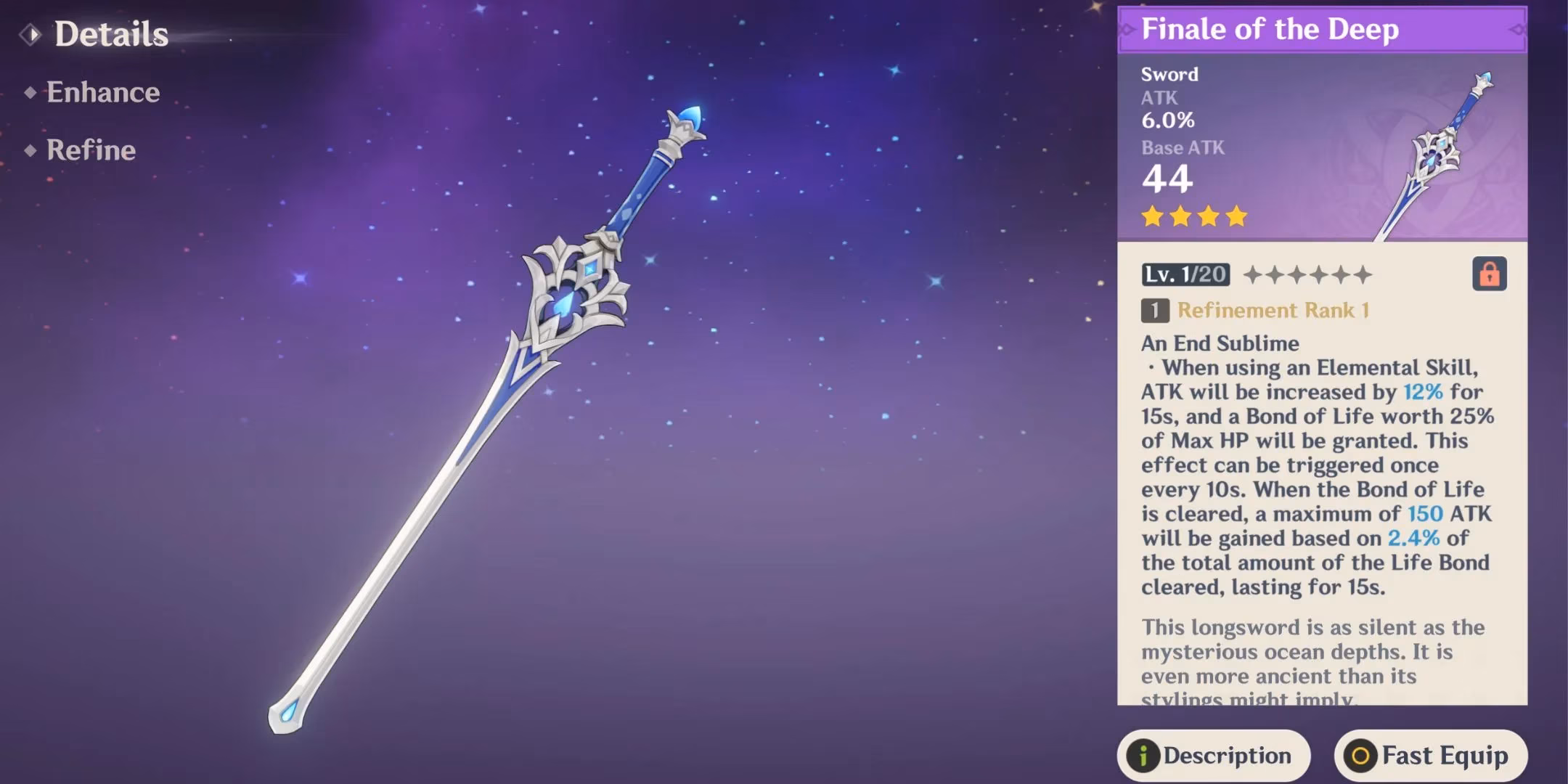Click the diamond icon beside Enhance

[30, 92]
